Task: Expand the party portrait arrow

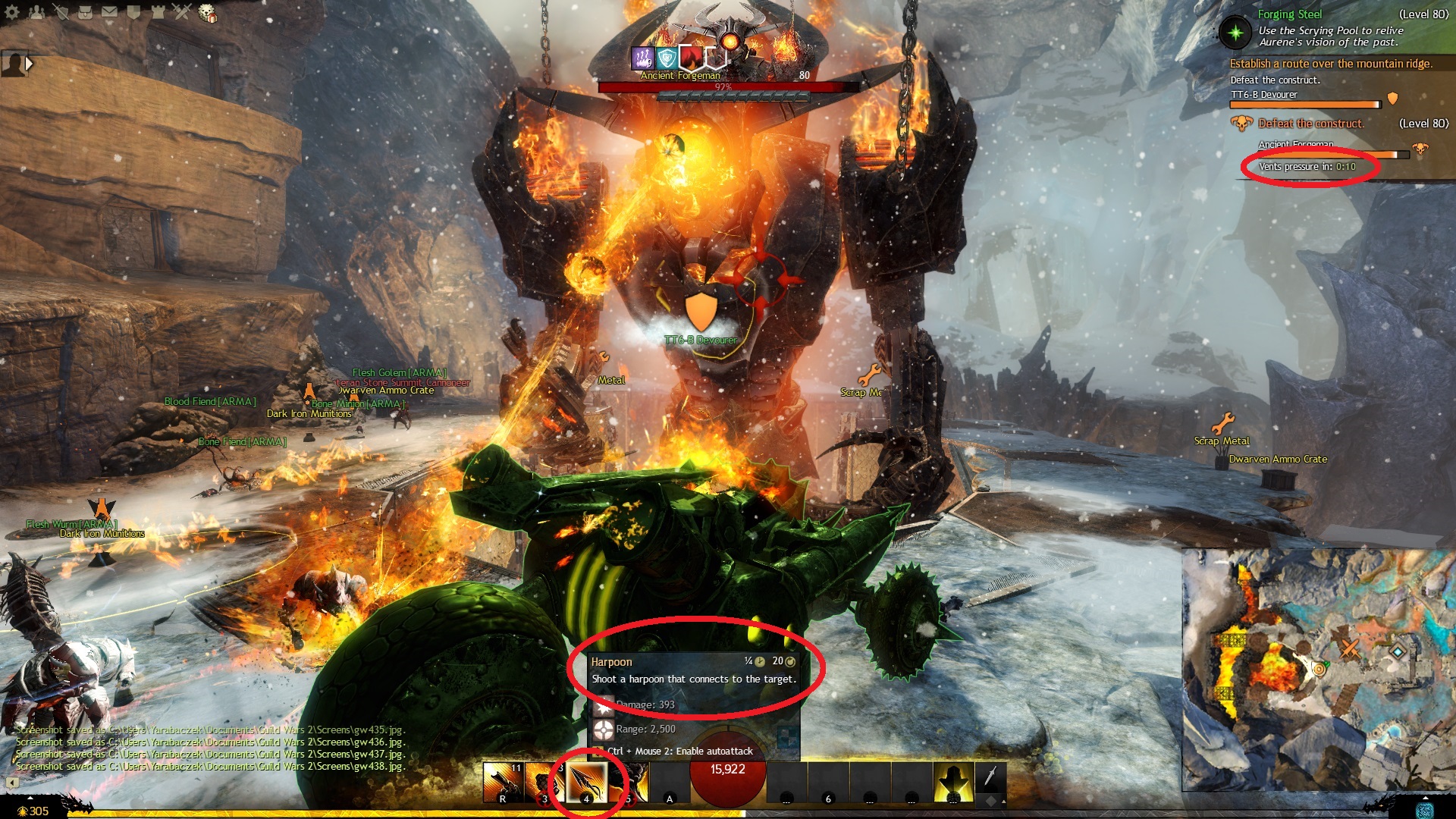Action: 29,64
